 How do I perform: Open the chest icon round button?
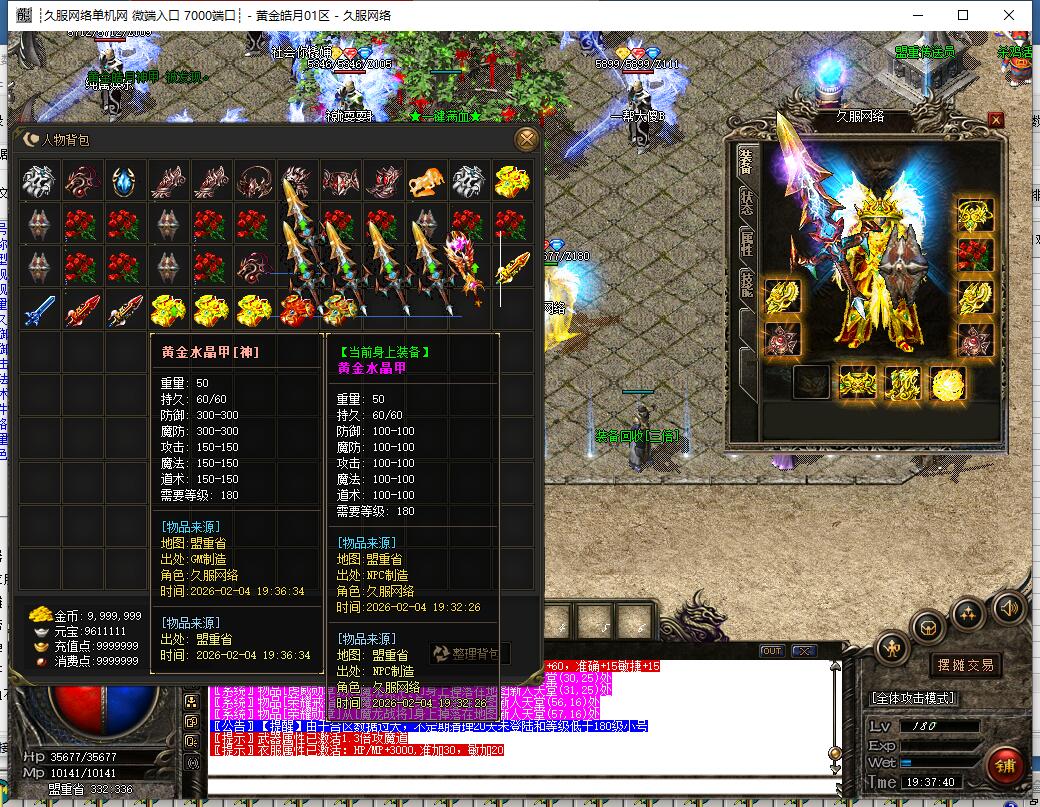coord(929,628)
